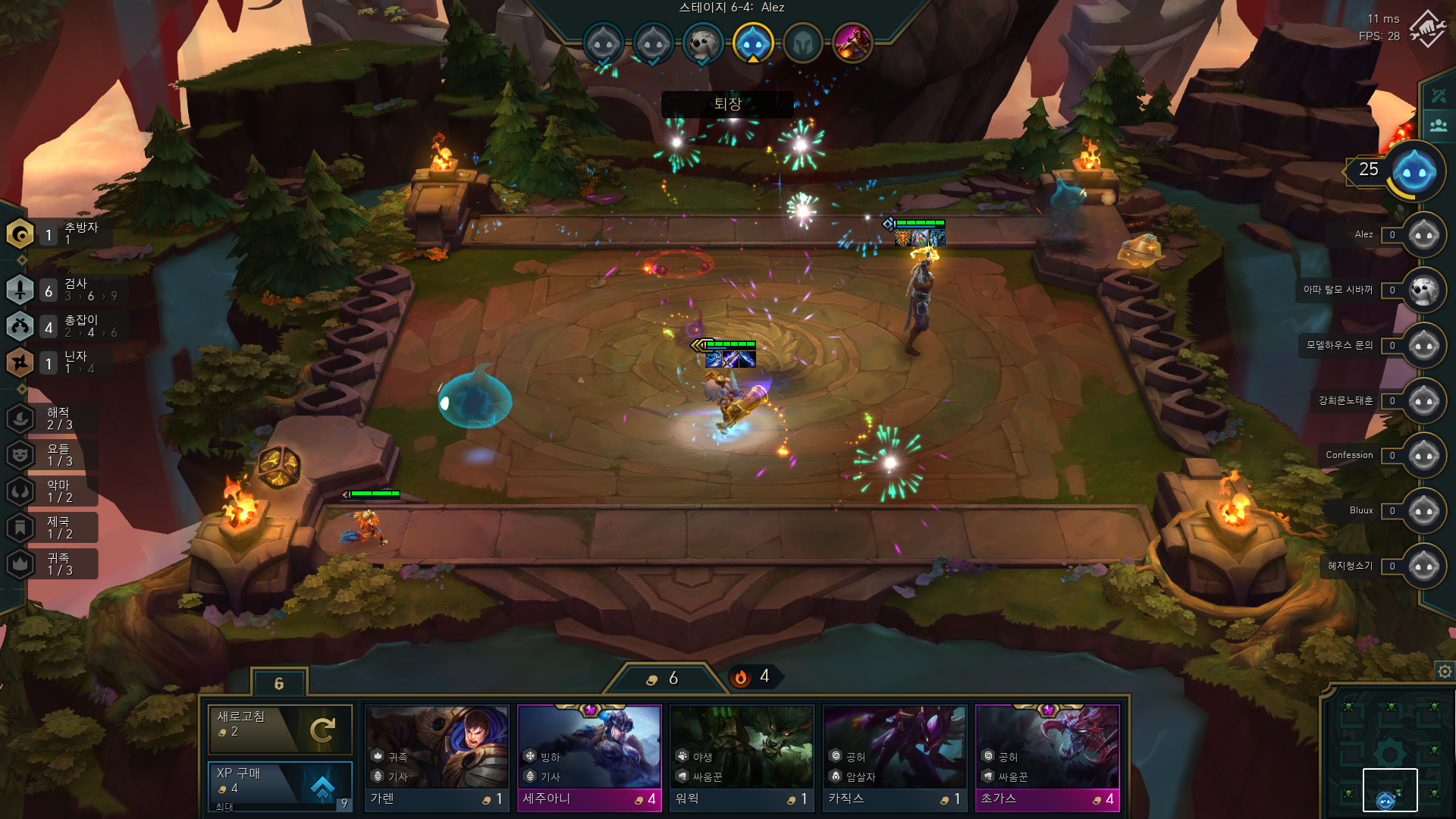This screenshot has width=1456, height=819.
Task: Refresh the shop for 2 gold
Action: tap(280, 729)
